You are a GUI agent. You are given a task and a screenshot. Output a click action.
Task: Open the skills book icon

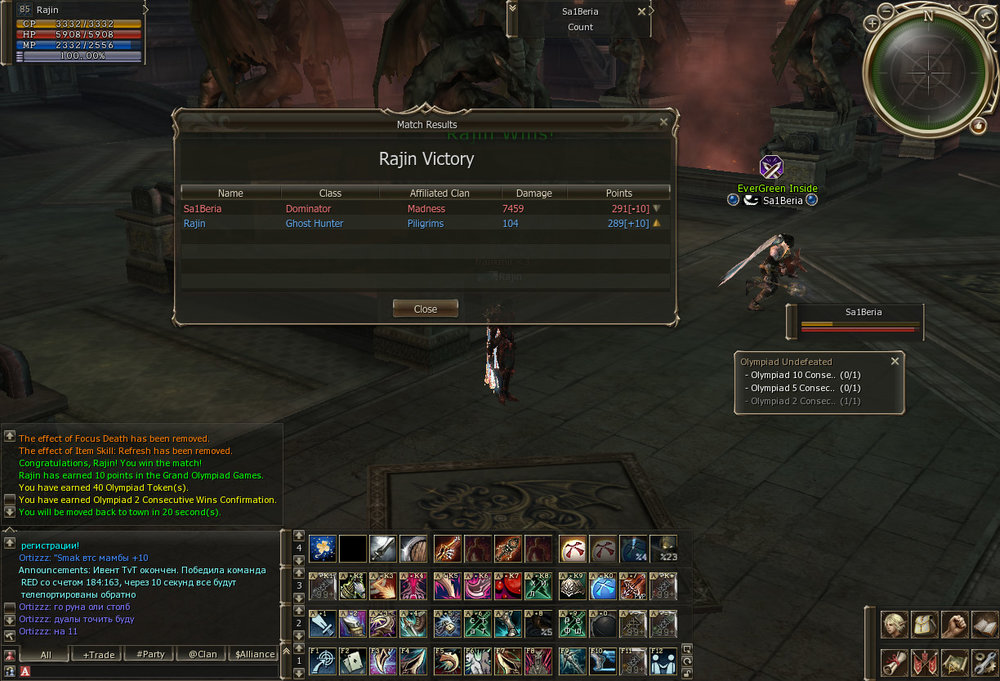click(983, 624)
